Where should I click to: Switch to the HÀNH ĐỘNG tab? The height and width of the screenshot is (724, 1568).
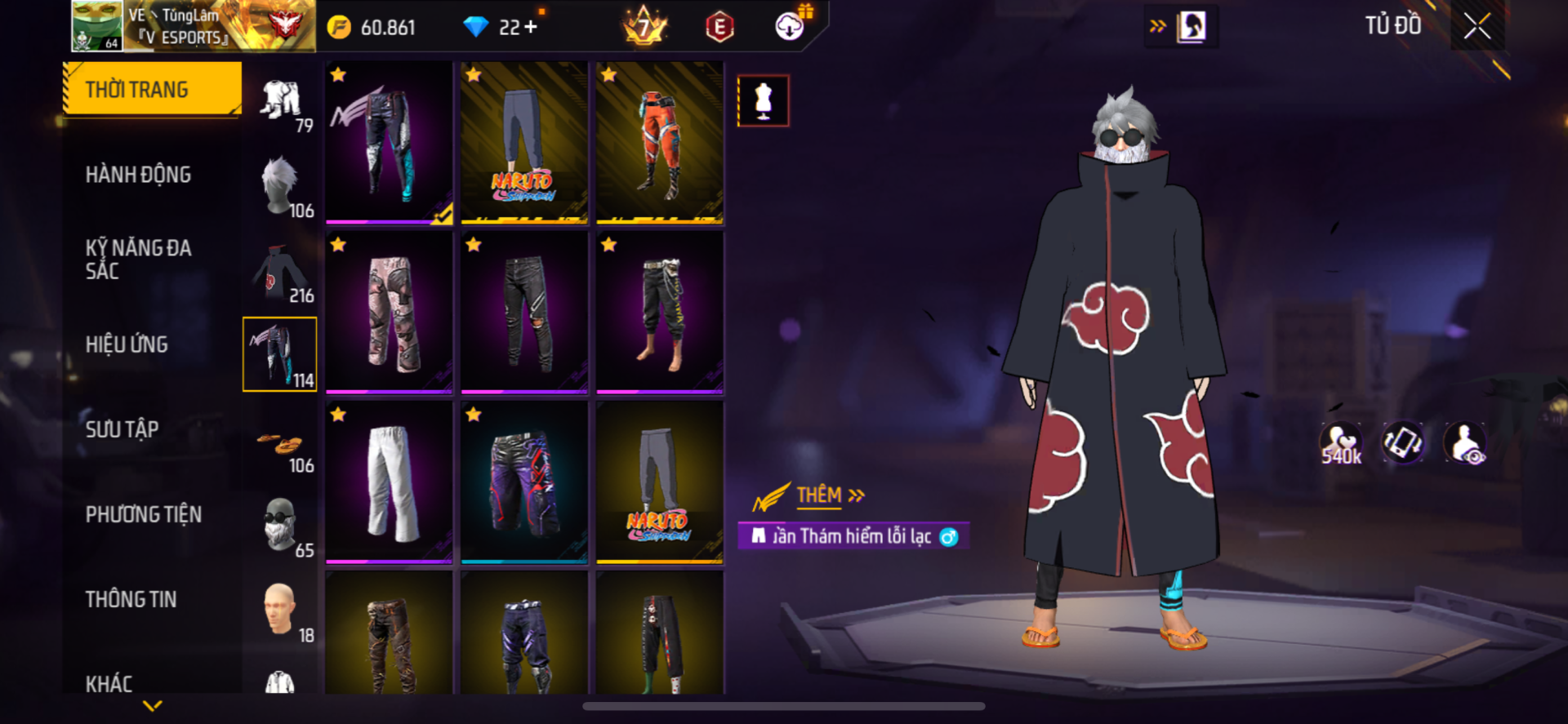[138, 175]
